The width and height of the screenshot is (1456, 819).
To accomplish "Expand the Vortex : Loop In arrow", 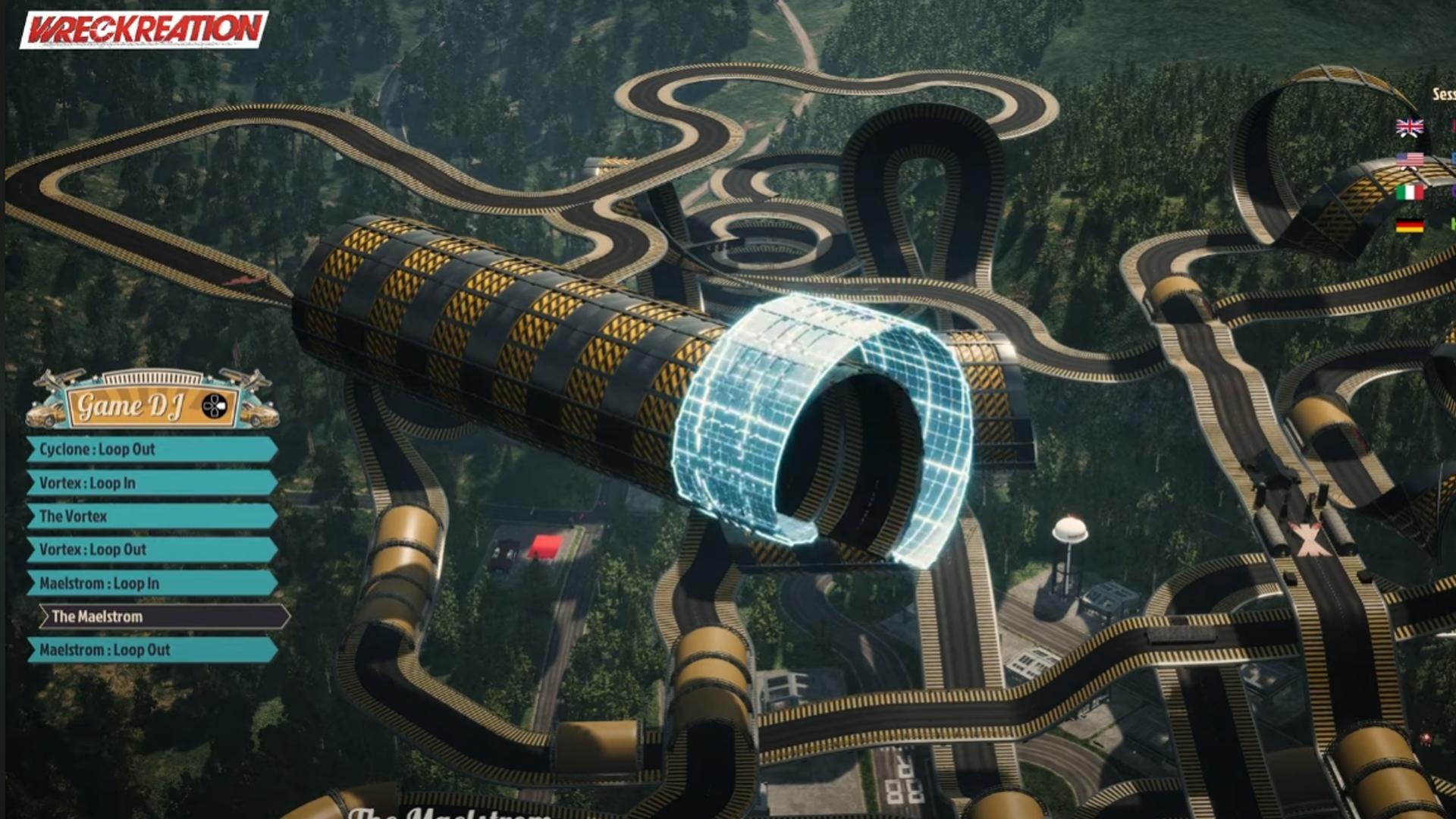I will (x=30, y=482).
